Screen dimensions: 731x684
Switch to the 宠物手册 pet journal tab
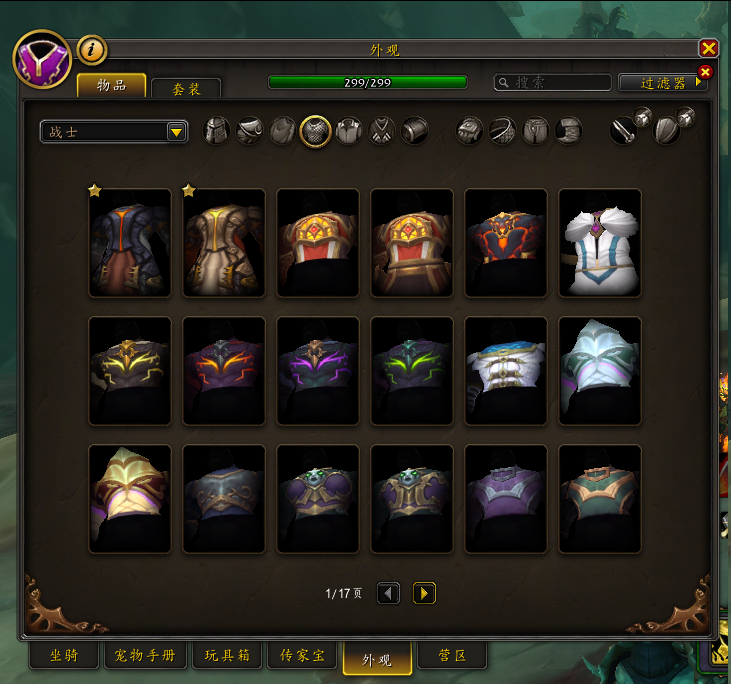pos(145,657)
